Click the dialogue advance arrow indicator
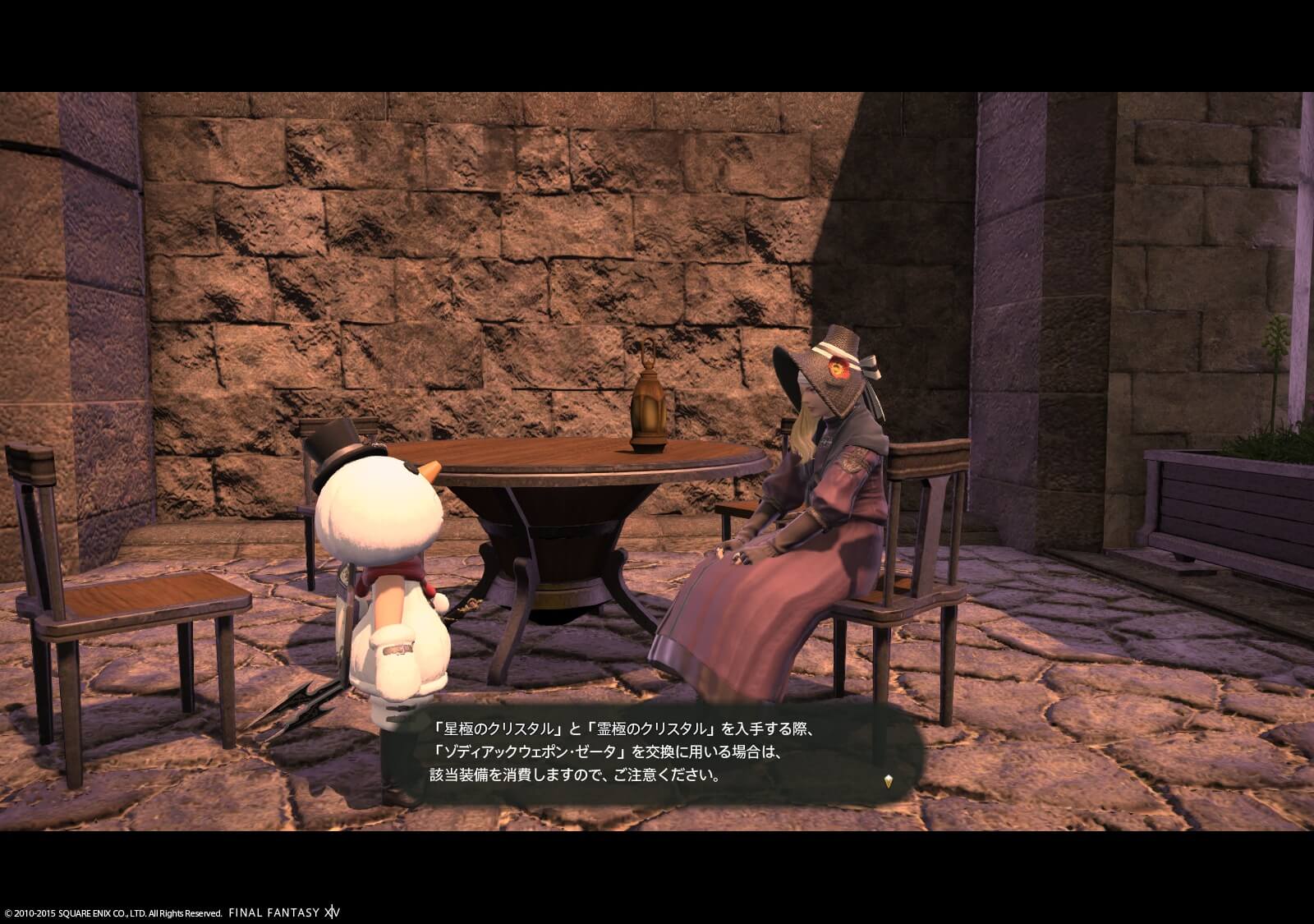 (887, 781)
